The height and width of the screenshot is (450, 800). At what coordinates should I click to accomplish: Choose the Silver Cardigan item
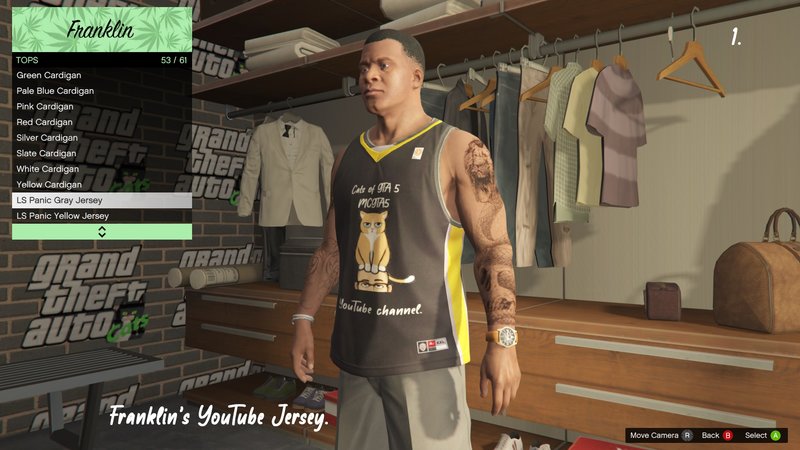click(101, 138)
